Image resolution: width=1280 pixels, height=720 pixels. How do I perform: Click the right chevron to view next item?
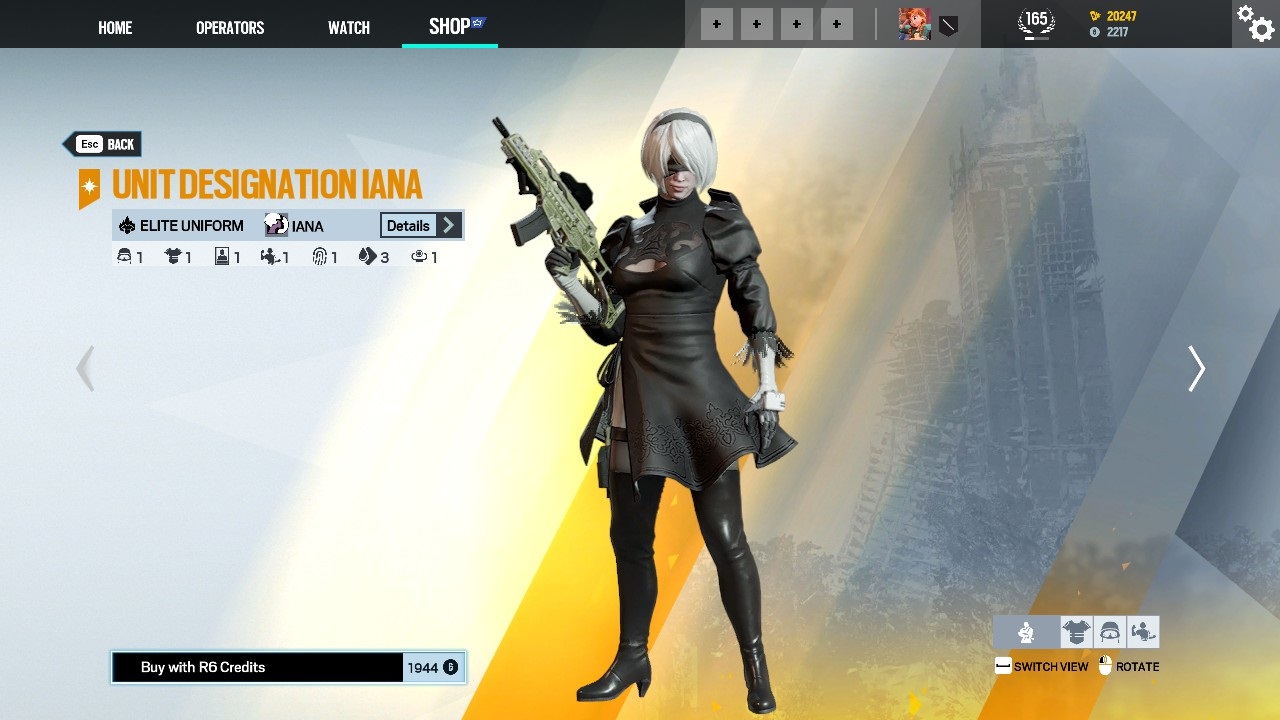(x=1196, y=369)
